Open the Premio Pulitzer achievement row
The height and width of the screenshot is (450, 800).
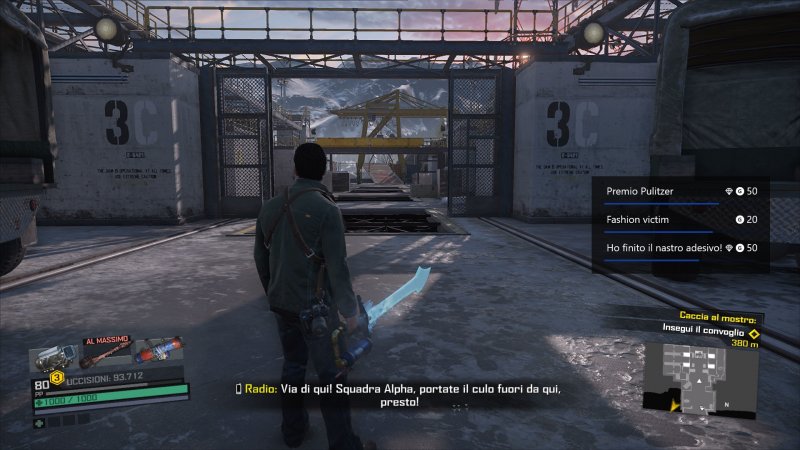point(681,190)
